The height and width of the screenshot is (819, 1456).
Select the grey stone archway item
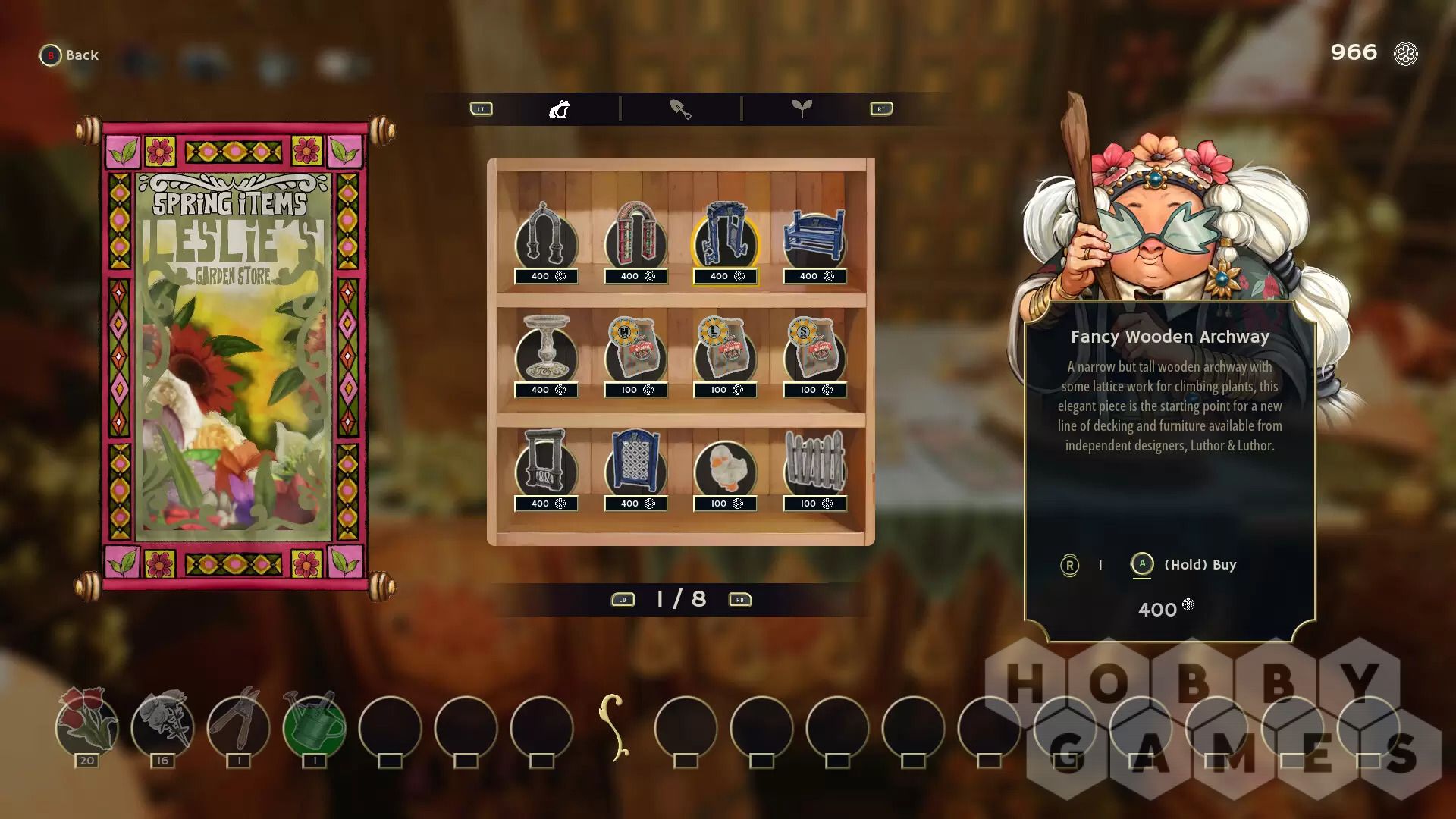pos(545,237)
